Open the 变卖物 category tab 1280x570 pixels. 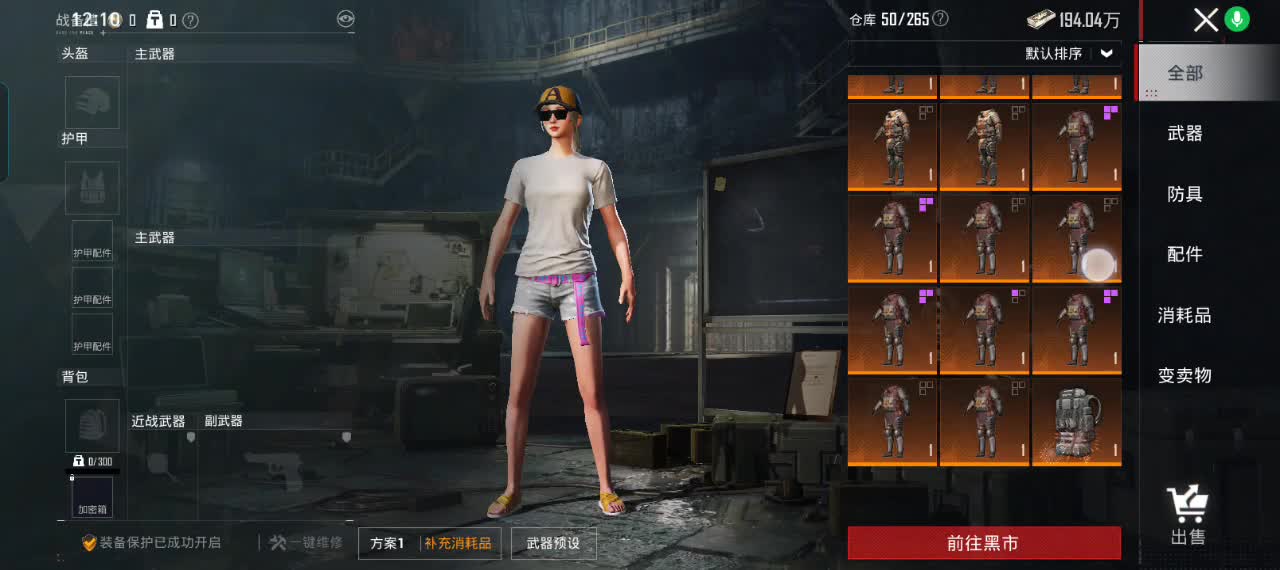coord(1185,375)
